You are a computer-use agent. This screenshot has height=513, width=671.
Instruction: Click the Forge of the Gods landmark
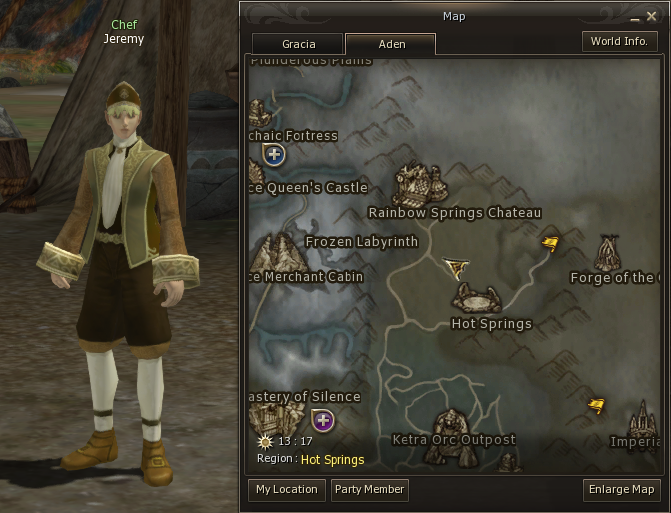tap(608, 253)
